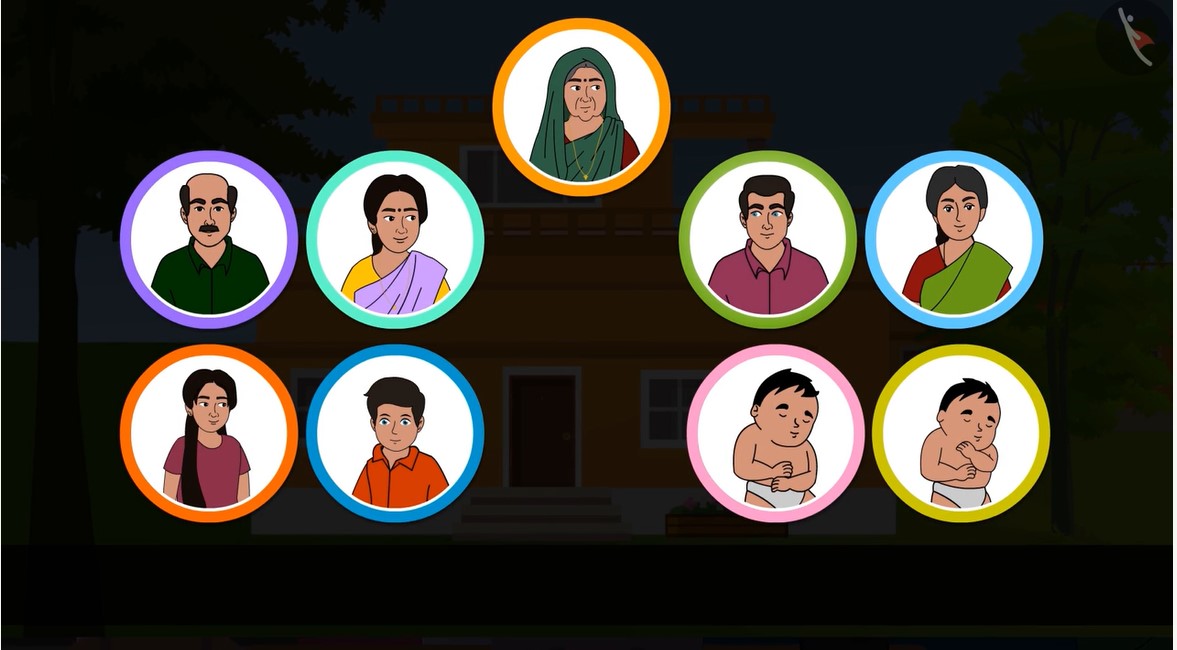Choose the woman in the green sari
This screenshot has height=650, width=1177.
click(954, 240)
